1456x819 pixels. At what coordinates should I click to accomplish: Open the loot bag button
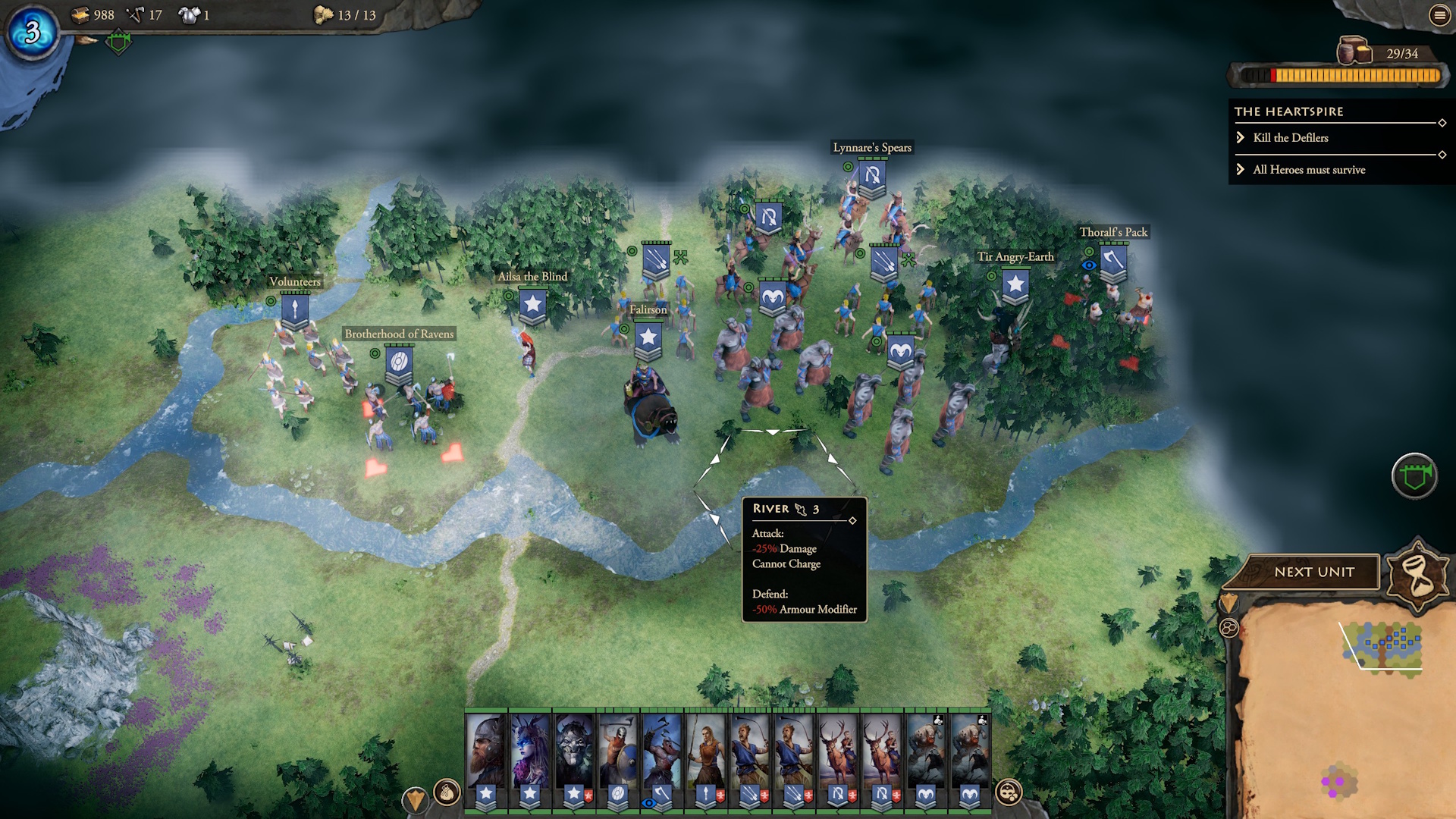[447, 792]
